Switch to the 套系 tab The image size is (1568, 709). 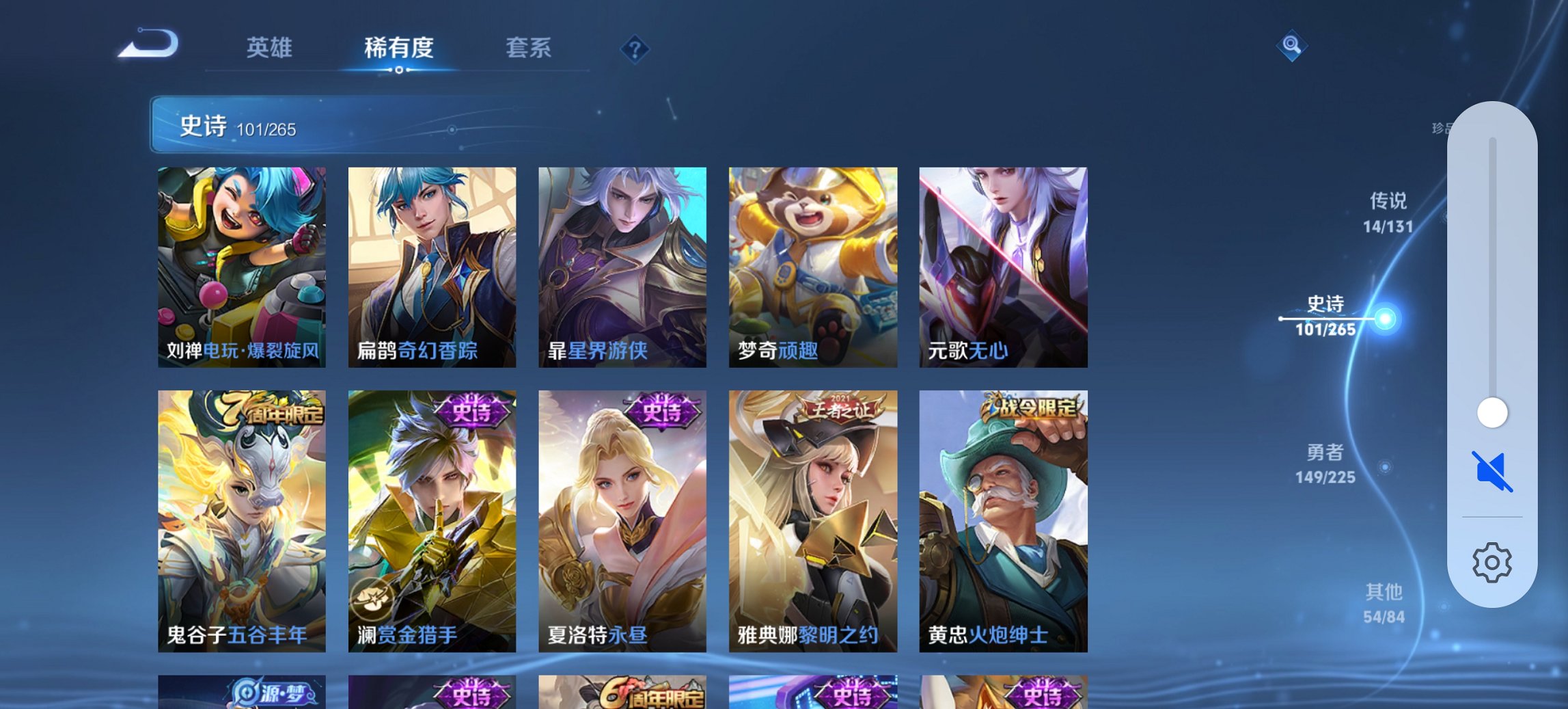(x=529, y=48)
